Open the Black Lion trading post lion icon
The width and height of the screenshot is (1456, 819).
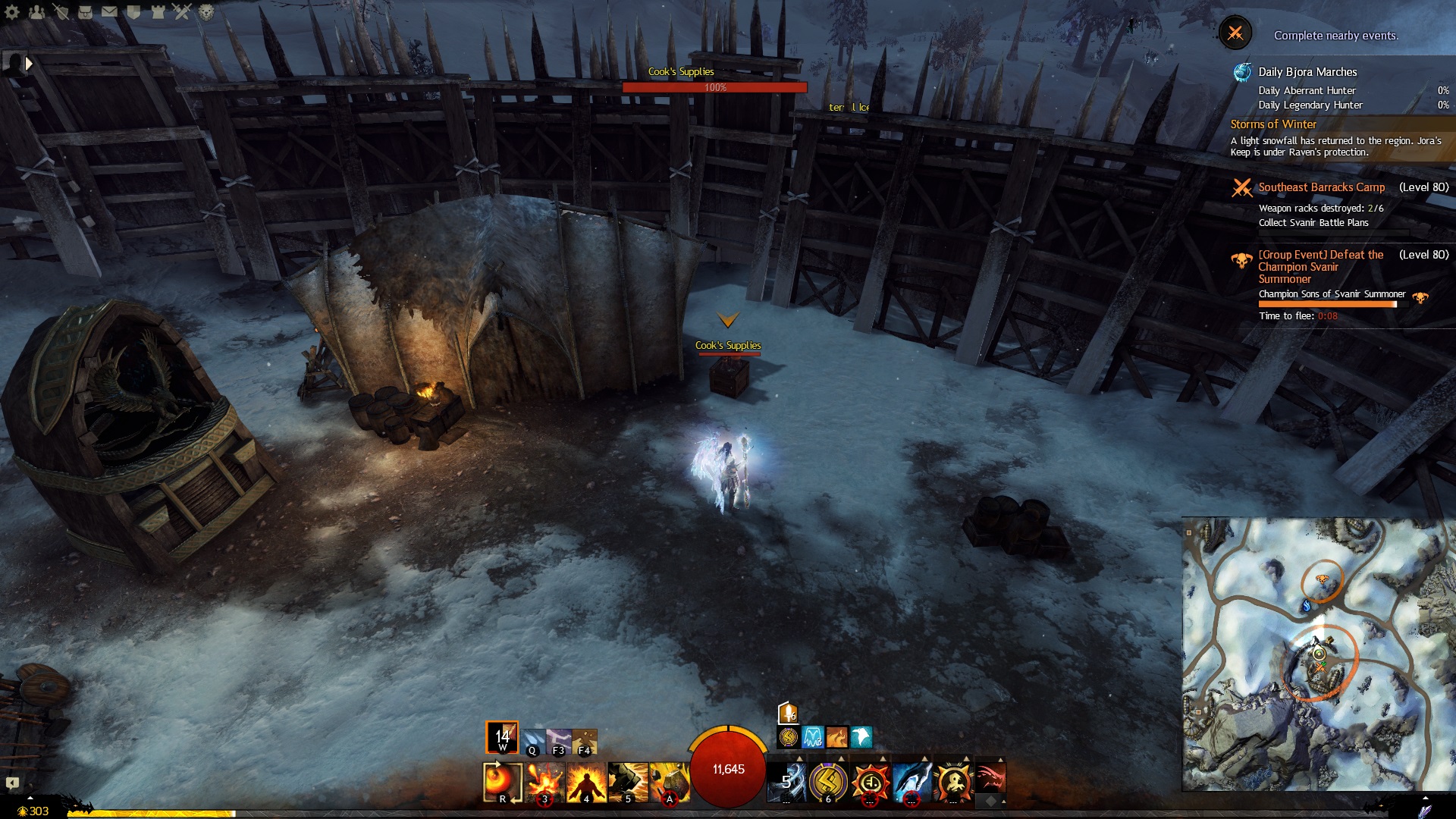pyautogui.click(x=206, y=11)
